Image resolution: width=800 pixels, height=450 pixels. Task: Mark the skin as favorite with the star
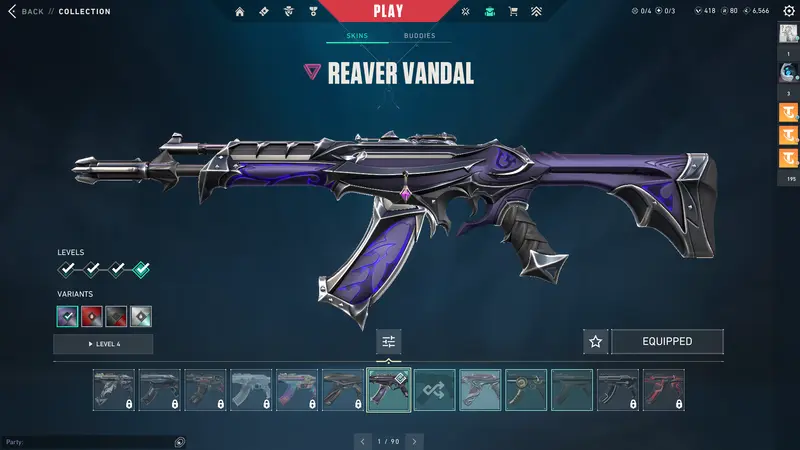point(596,342)
